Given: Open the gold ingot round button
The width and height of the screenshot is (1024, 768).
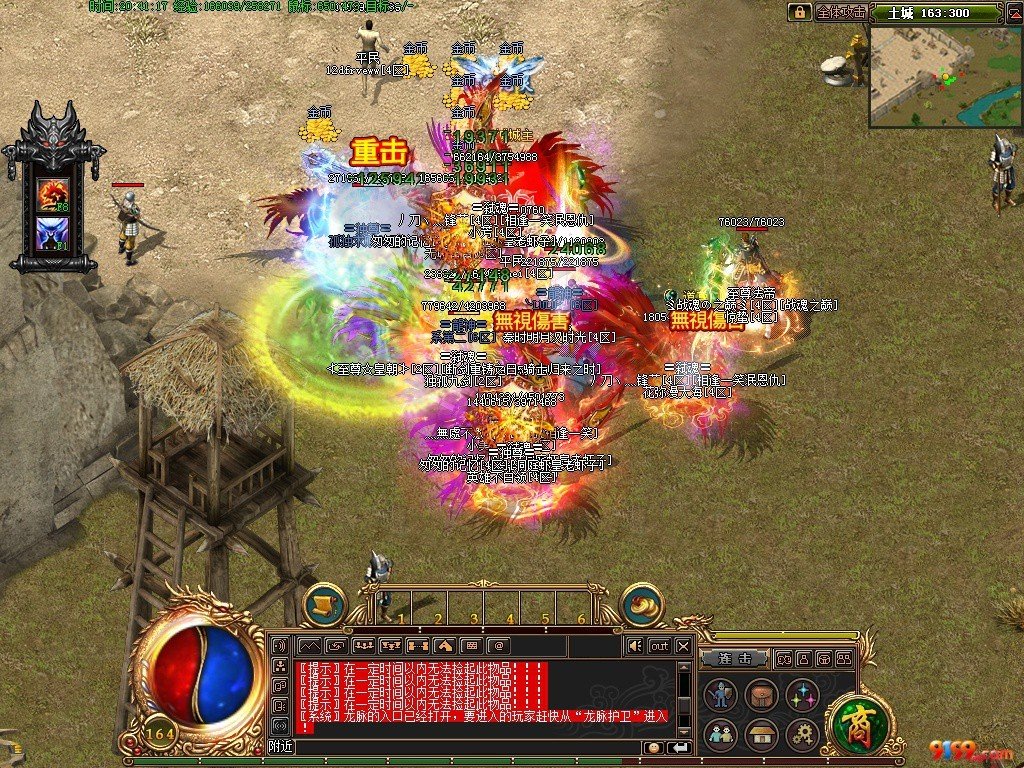Looking at the screenshot, I should [642, 605].
